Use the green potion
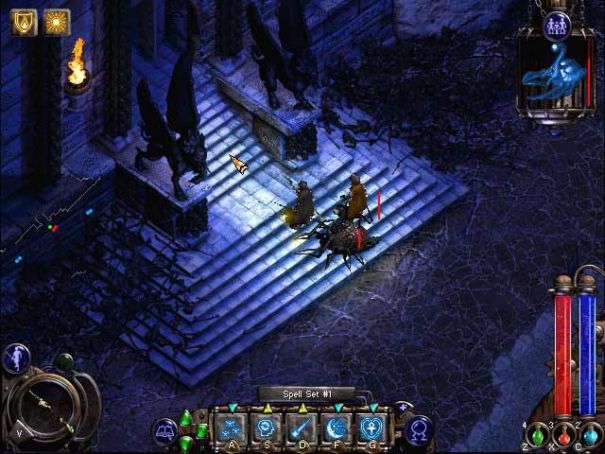This screenshot has height=454, width=605. 537,436
